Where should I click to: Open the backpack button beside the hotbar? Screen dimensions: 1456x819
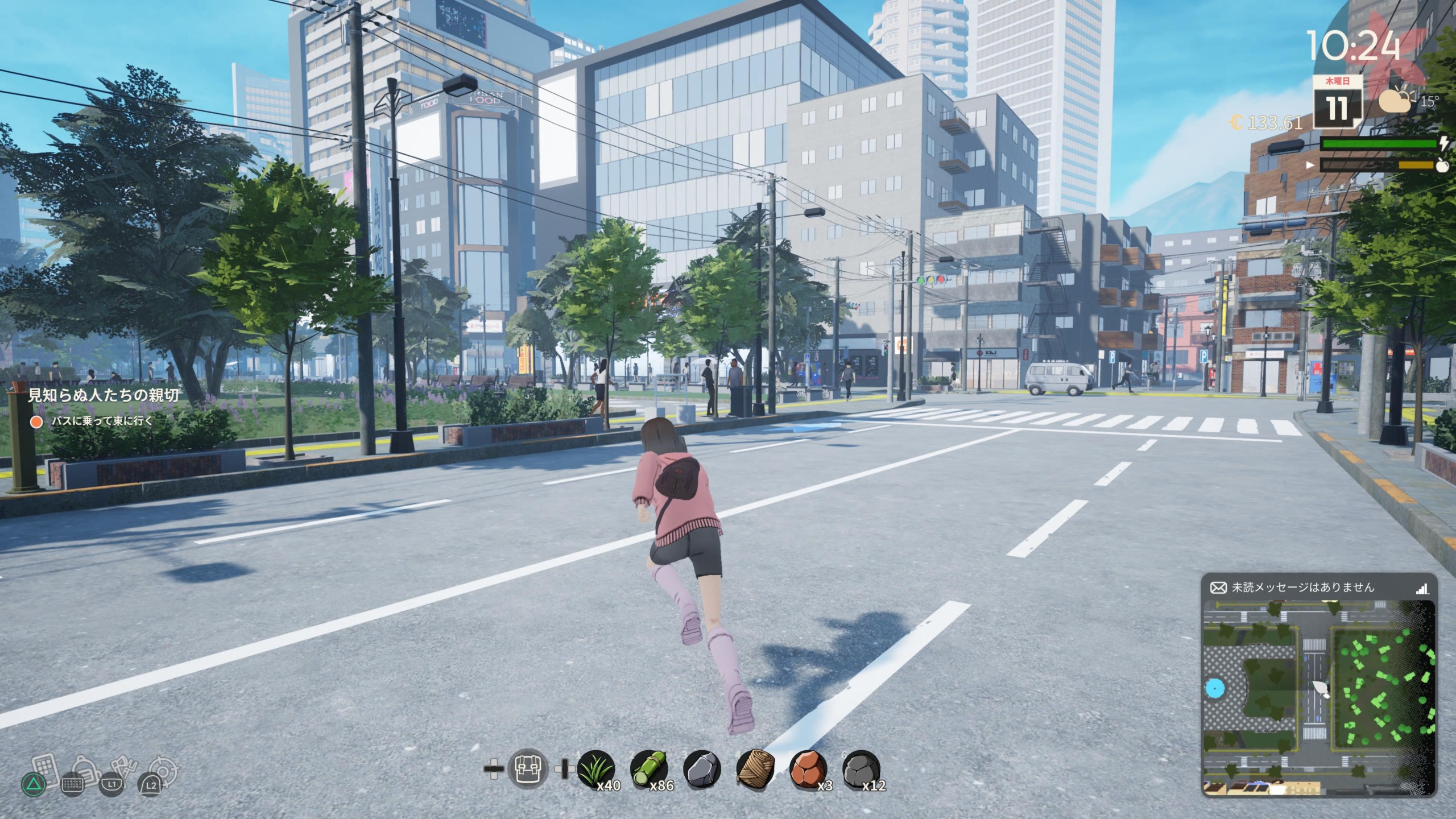528,769
